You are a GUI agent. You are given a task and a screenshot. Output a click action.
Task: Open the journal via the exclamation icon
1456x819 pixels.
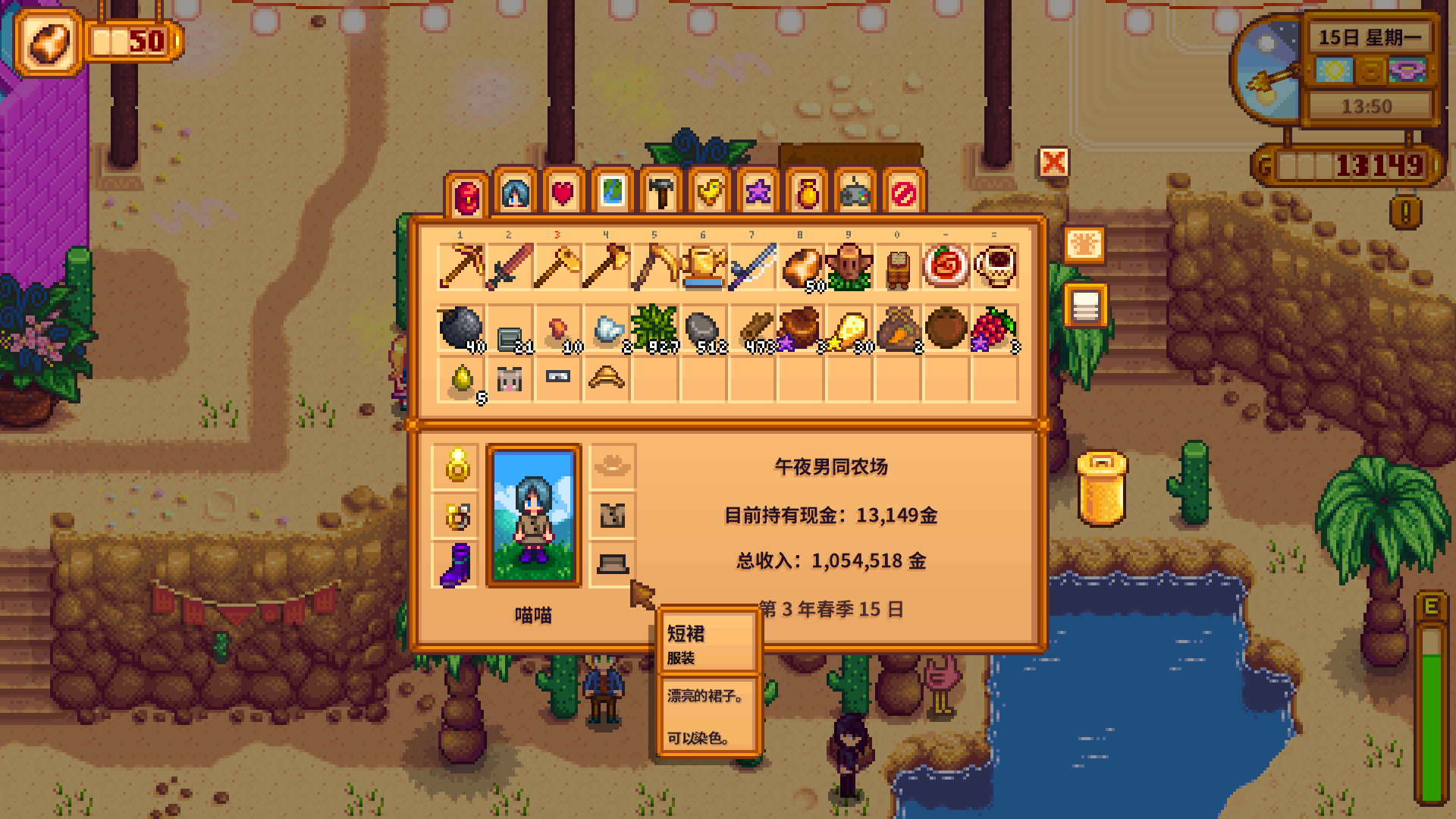[1405, 212]
